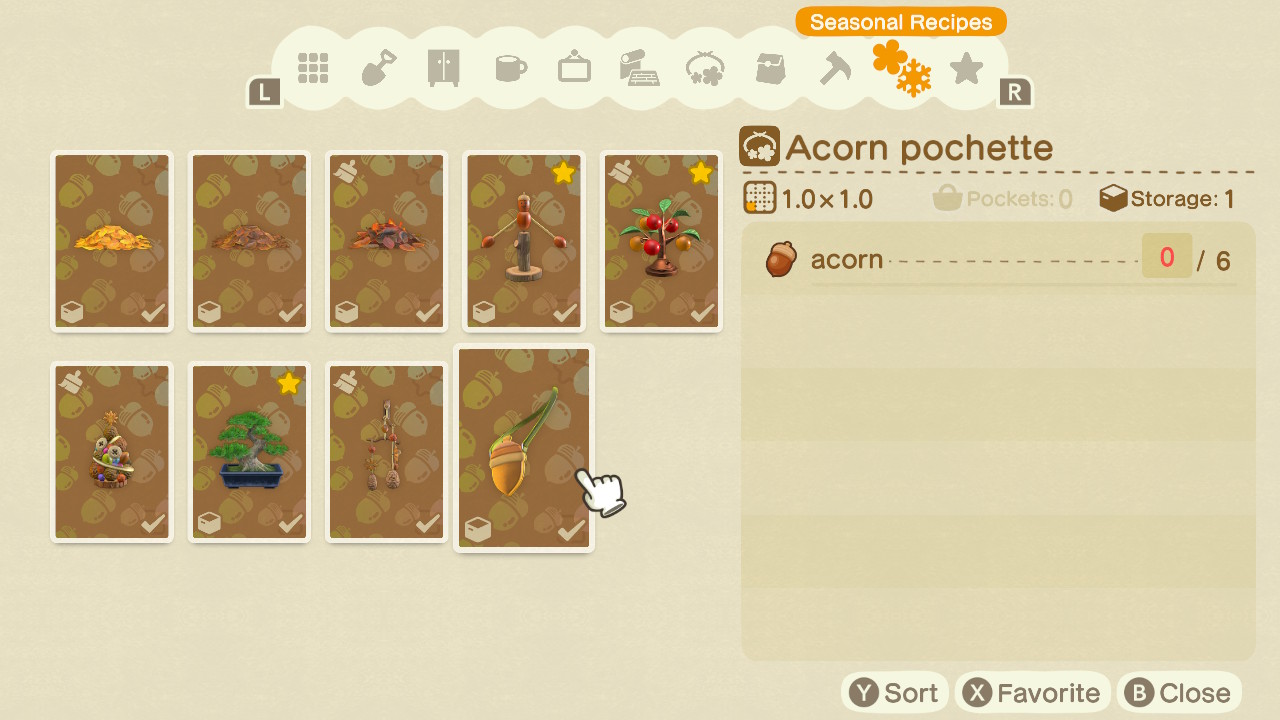Viewport: 1280px width, 720px height.
Task: Pick the red leaf pile recipe card
Action: 387,241
